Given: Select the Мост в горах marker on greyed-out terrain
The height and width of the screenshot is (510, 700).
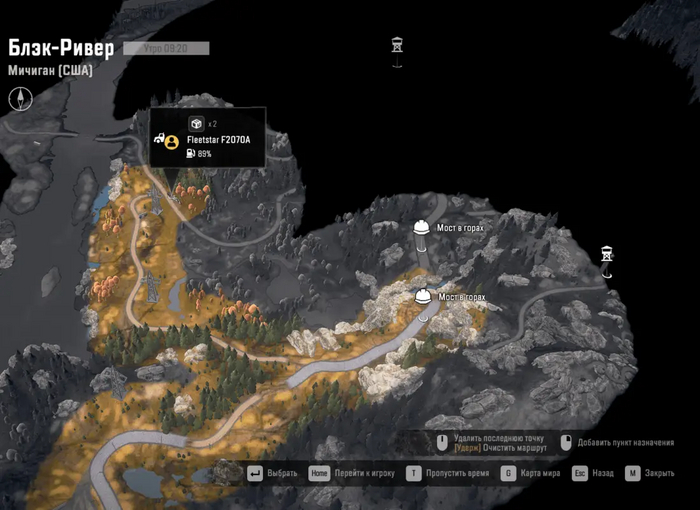Looking at the screenshot, I should [422, 228].
